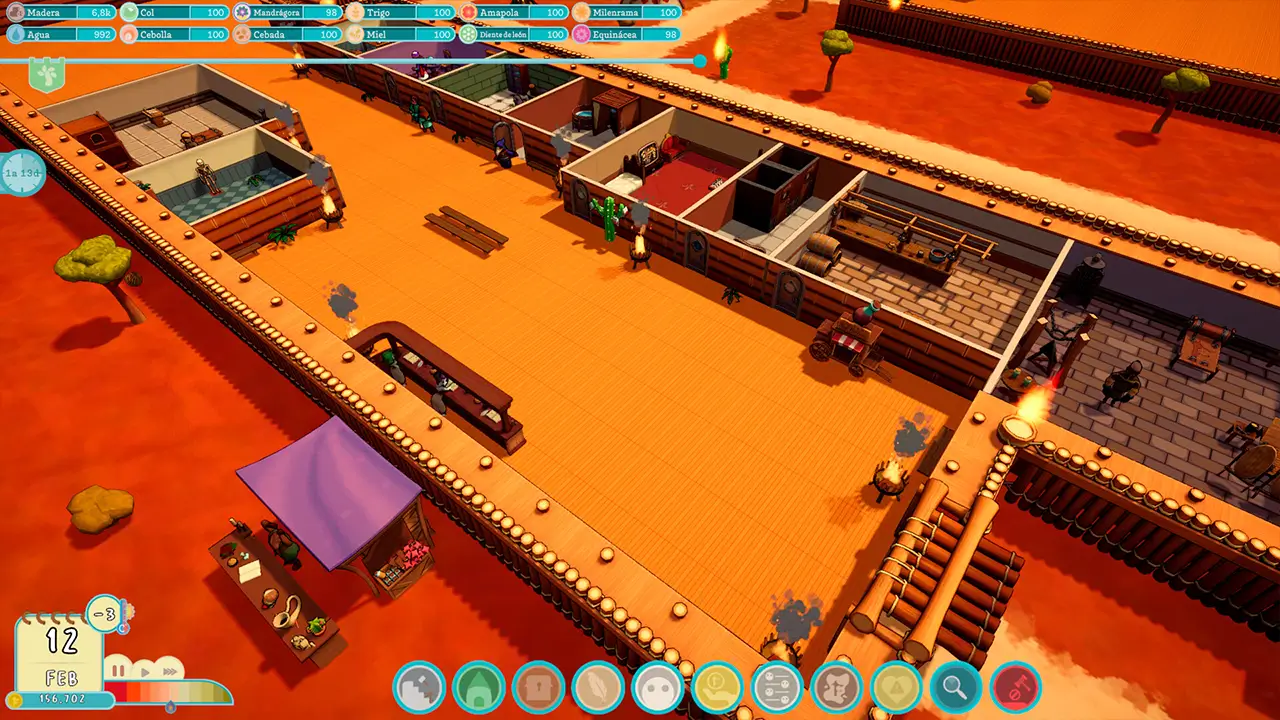Open the heart warning alerts menu
The height and width of the screenshot is (720, 1280).
[896, 688]
